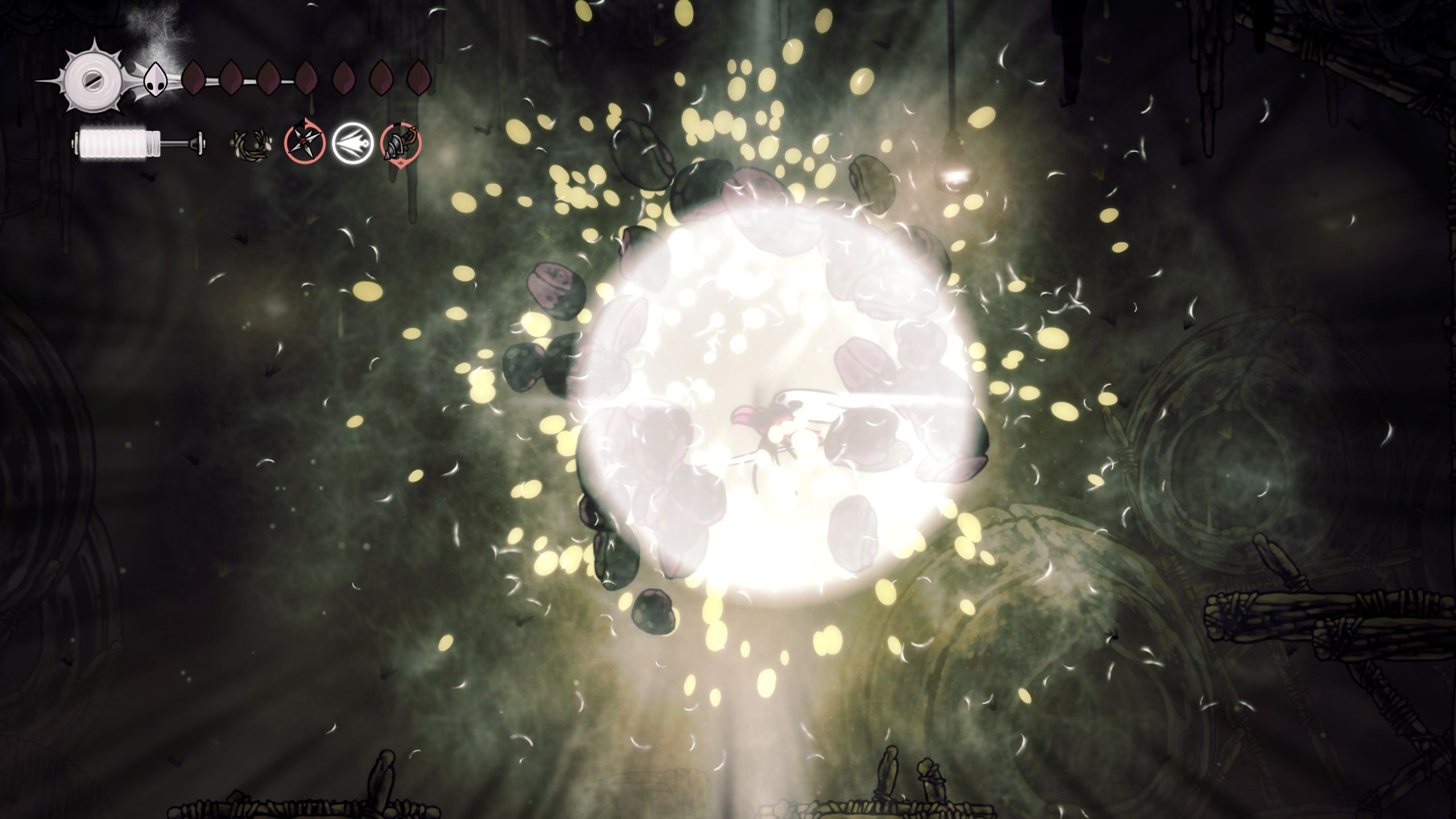Viewport: 1456px width, 819px height.
Task: Choose the drill tool with wooden handle
Action: coord(400,143)
